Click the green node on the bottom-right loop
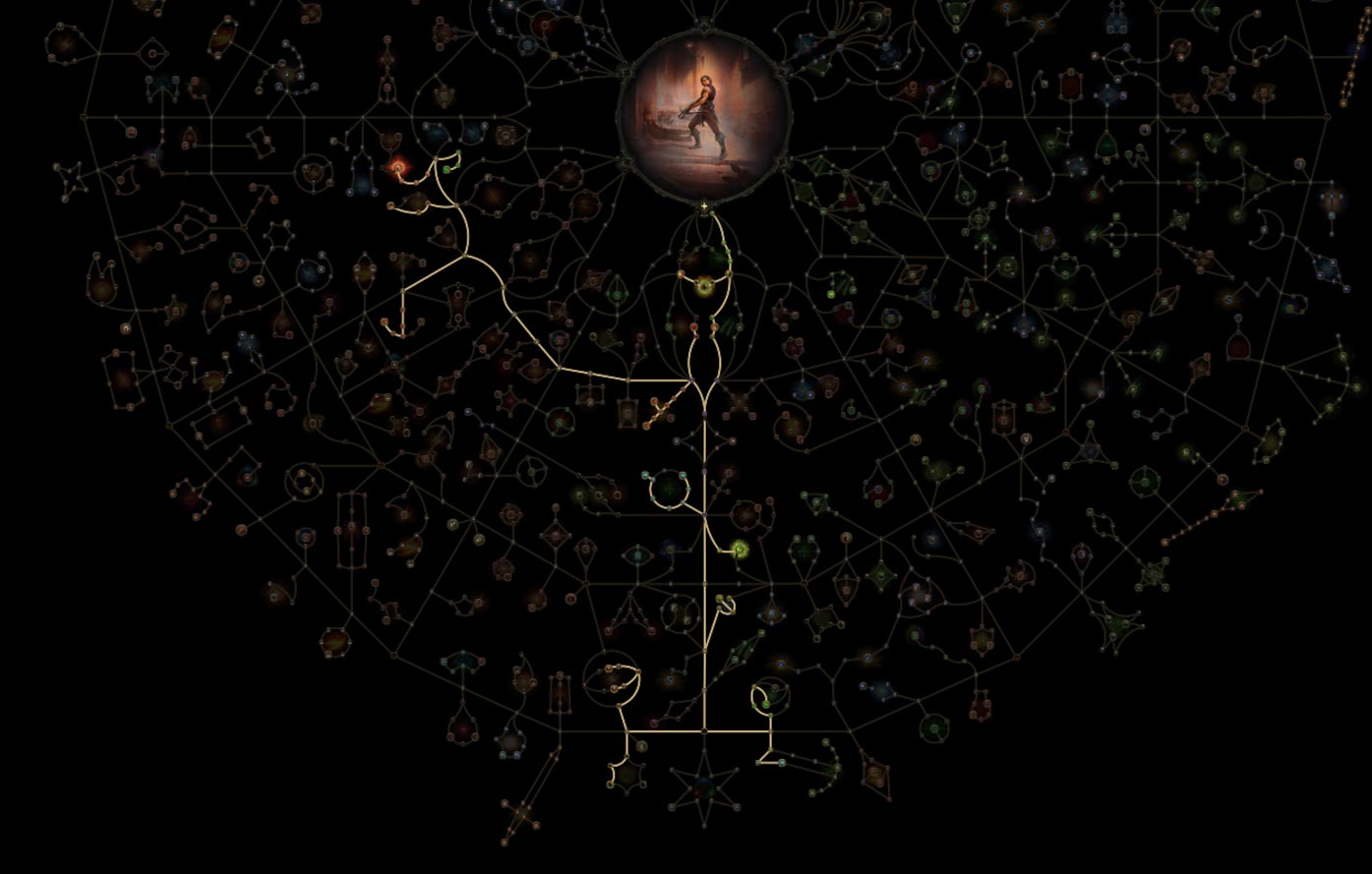Image resolution: width=1372 pixels, height=874 pixels. pos(765,705)
